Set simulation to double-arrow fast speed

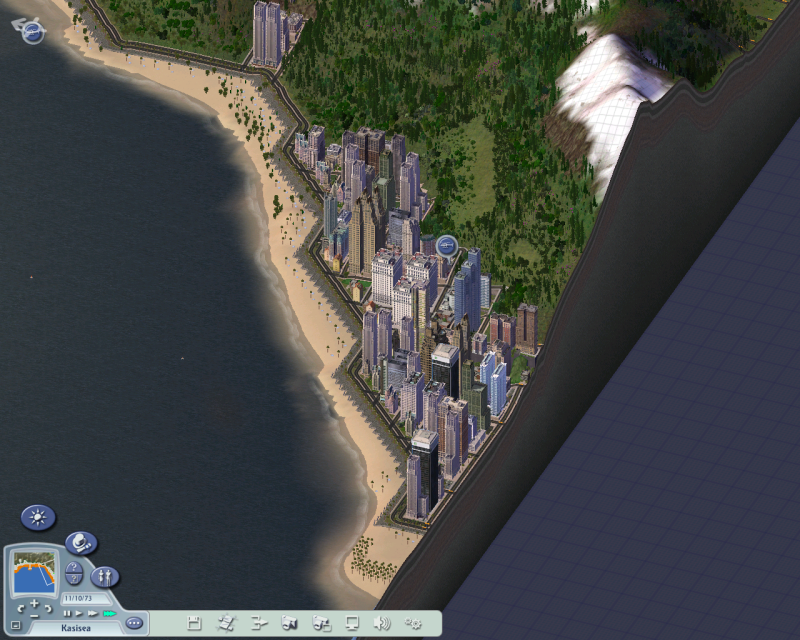tap(92, 613)
